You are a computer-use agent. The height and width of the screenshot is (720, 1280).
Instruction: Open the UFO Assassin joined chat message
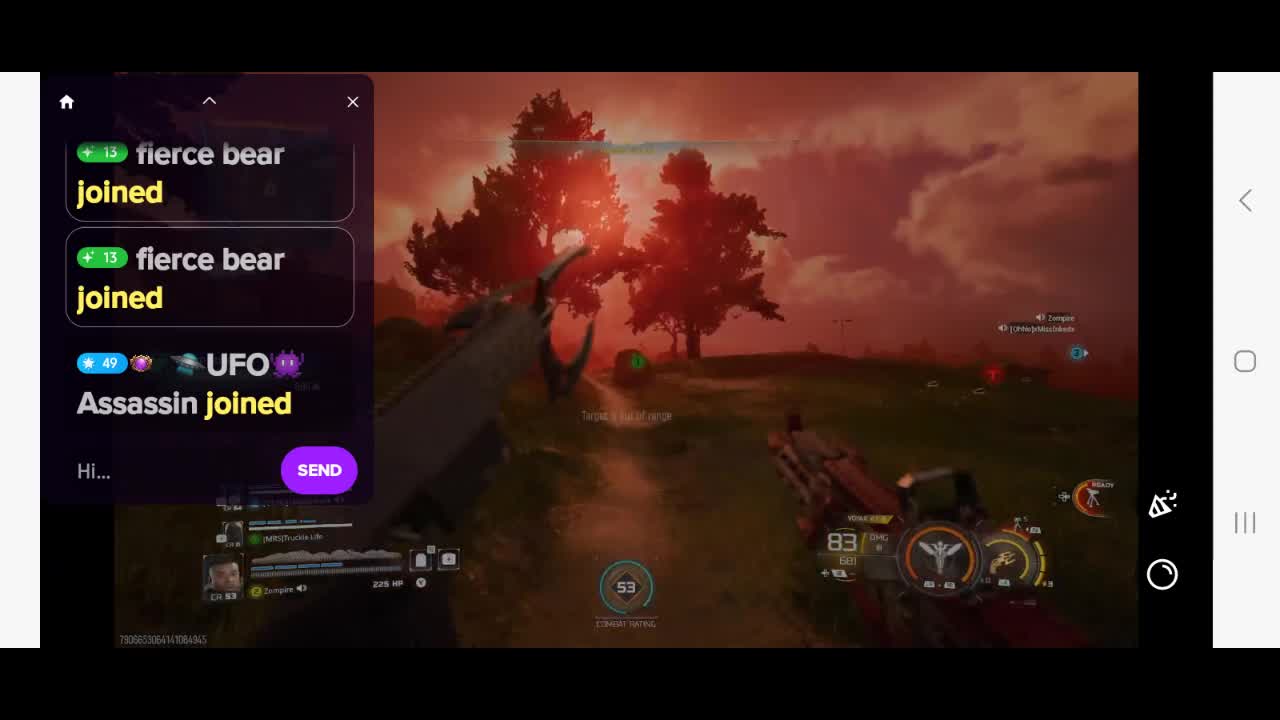tap(190, 384)
